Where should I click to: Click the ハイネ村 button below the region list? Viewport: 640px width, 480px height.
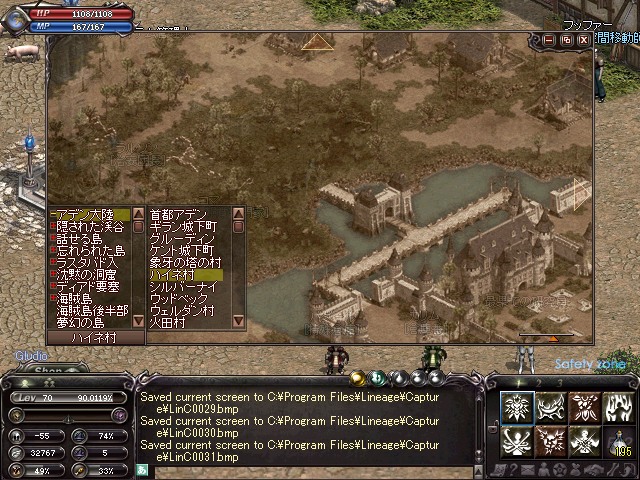[x=97, y=338]
